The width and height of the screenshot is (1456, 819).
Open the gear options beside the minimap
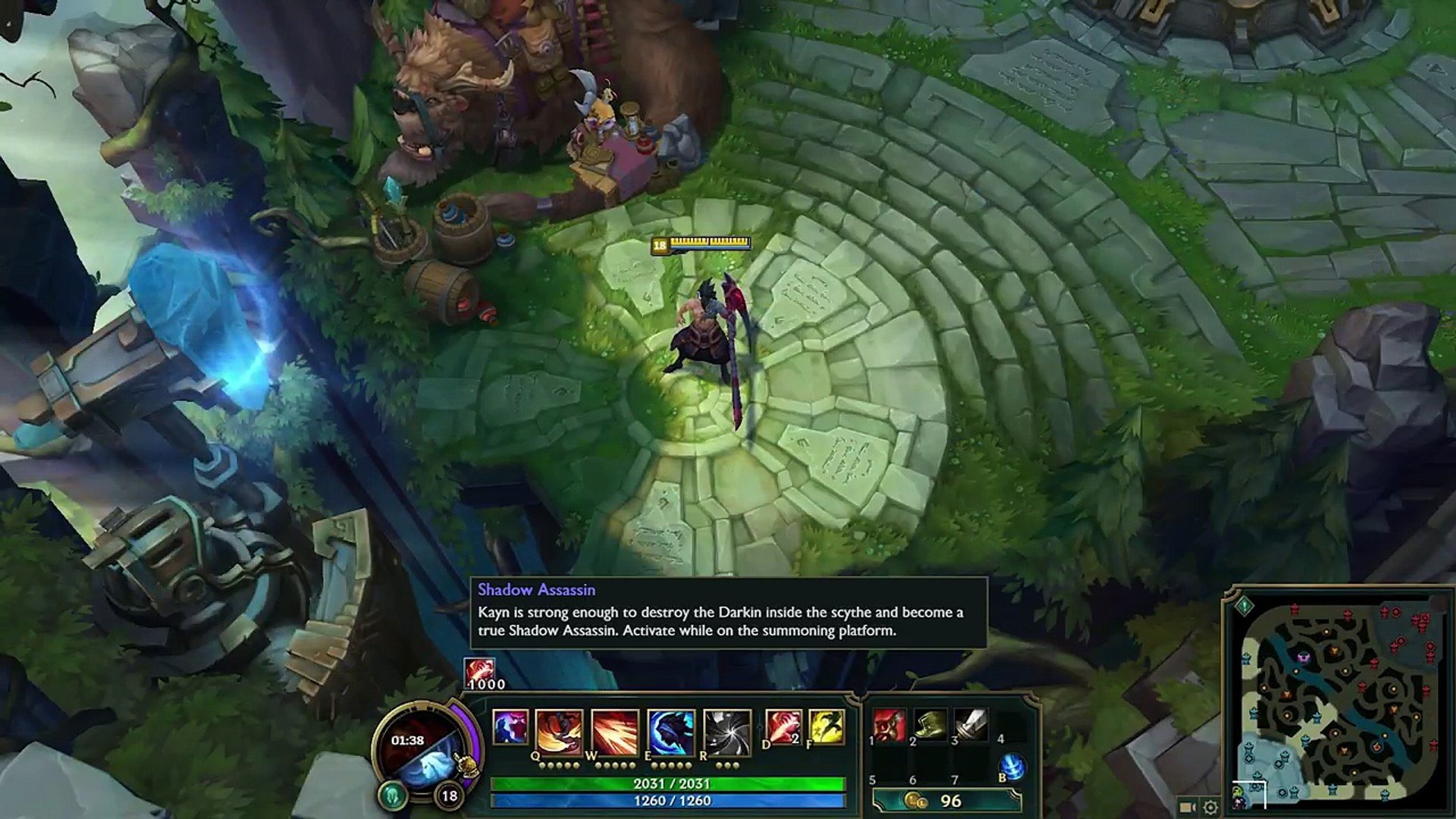(x=1210, y=807)
